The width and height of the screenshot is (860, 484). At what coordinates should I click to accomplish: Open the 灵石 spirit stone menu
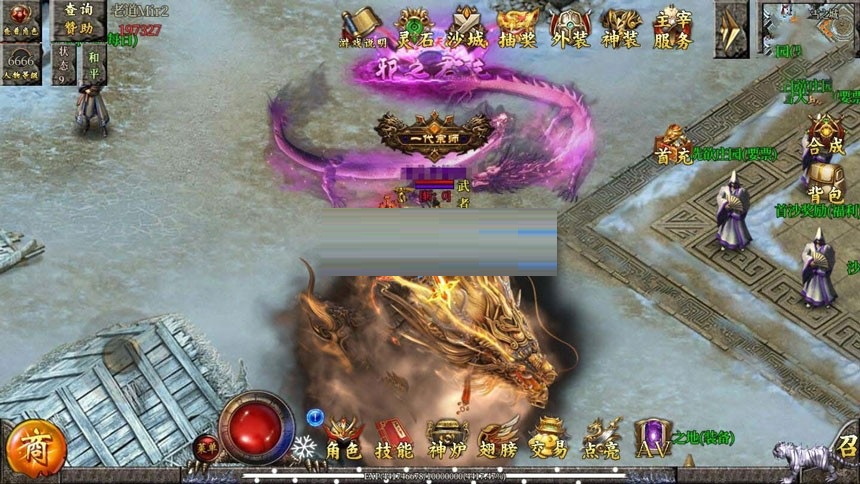pos(414,28)
